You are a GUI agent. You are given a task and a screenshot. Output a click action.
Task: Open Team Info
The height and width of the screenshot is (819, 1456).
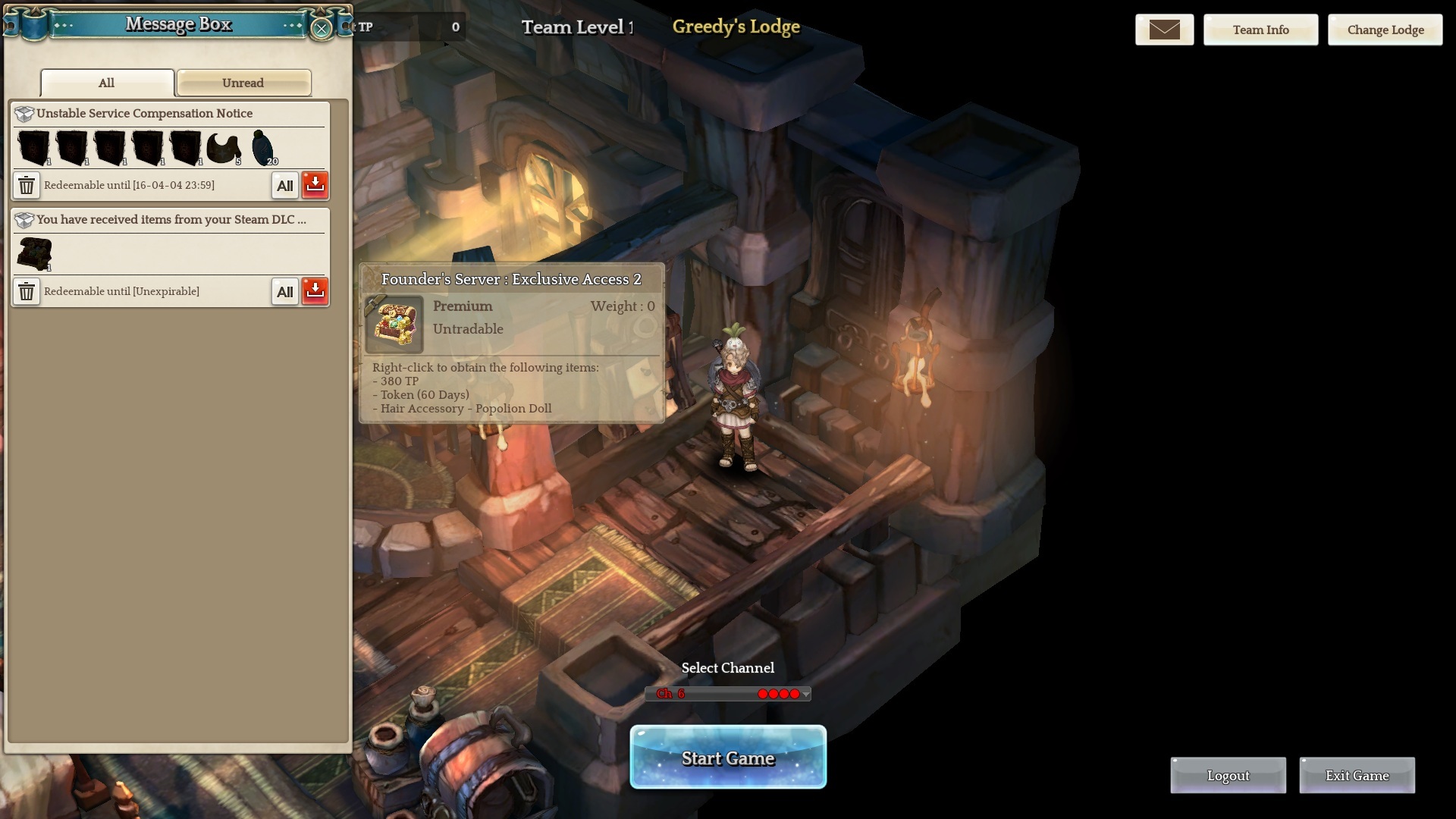tap(1260, 30)
